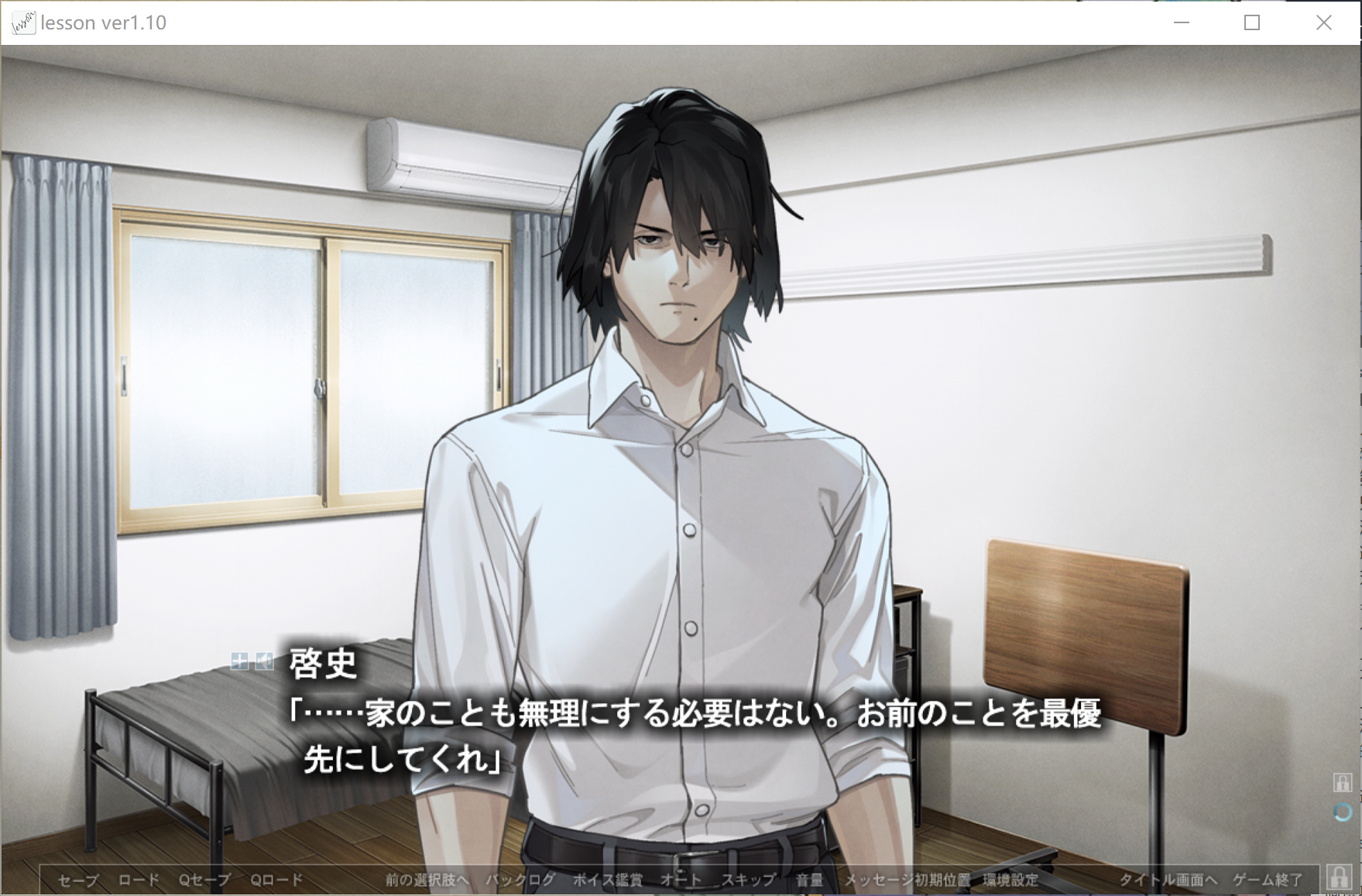Open the 音量 volume settings
1362x896 pixels.
tap(809, 880)
